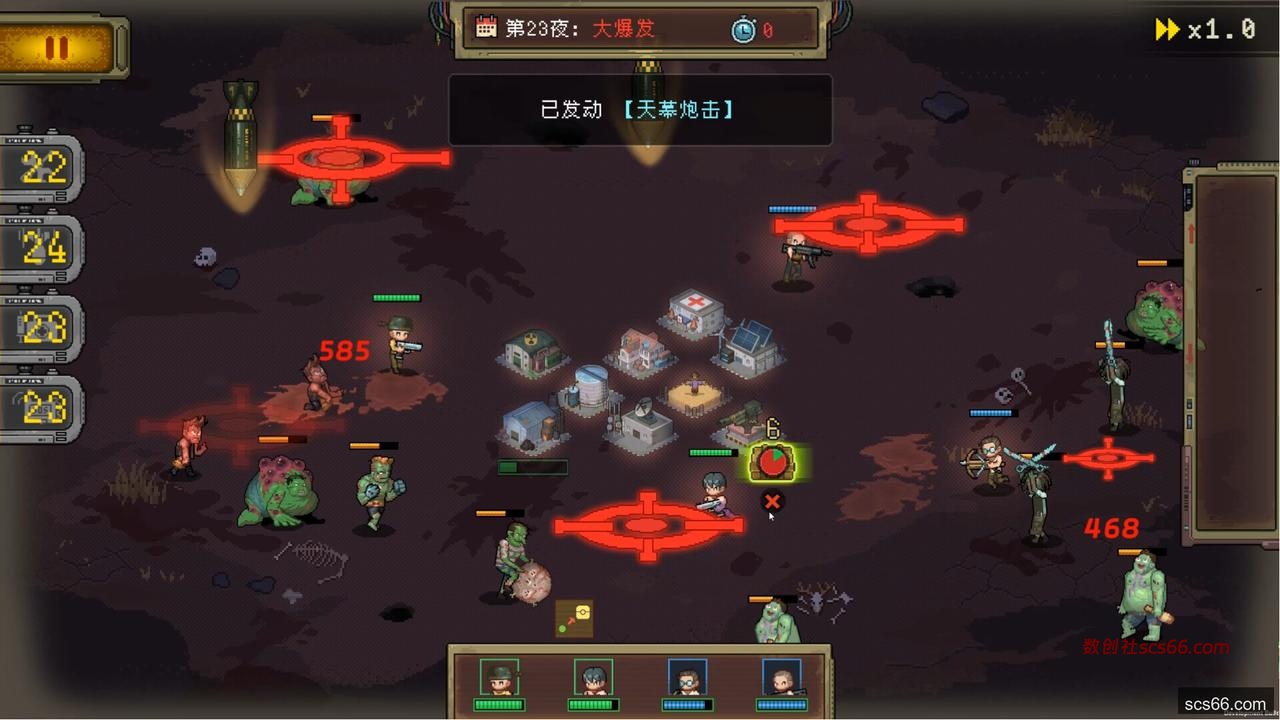This screenshot has width=1280, height=720.
Task: Toggle the x1.0 fast-forward speed
Action: 1206,30
